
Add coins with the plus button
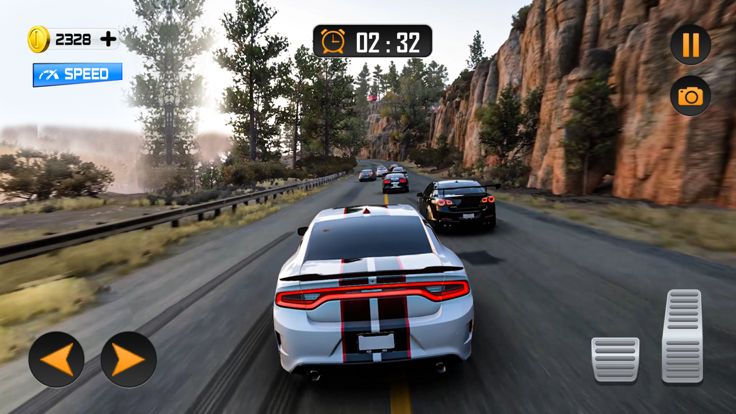click(107, 40)
